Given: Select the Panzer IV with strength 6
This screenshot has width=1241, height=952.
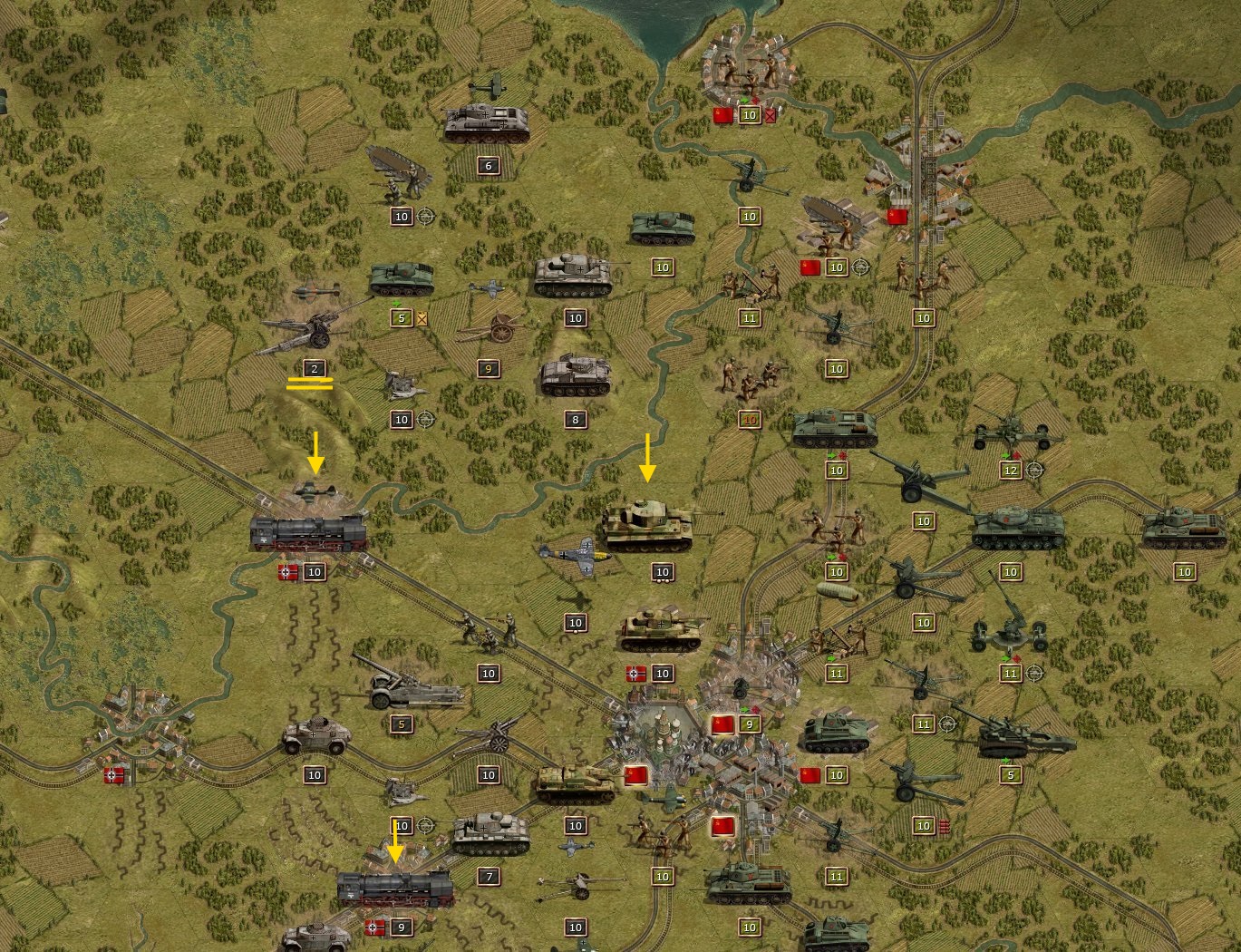Looking at the screenshot, I should pos(485,122).
